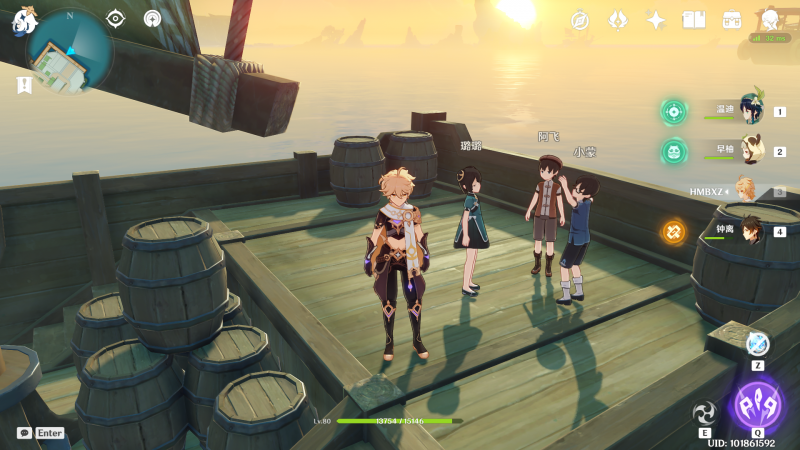Open the Paimon menu icon
This screenshot has width=800, height=450.
pos(24,20)
